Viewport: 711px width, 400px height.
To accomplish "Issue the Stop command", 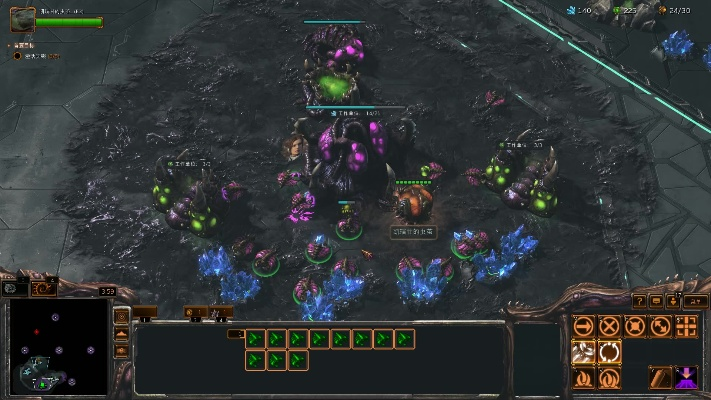I will [609, 326].
